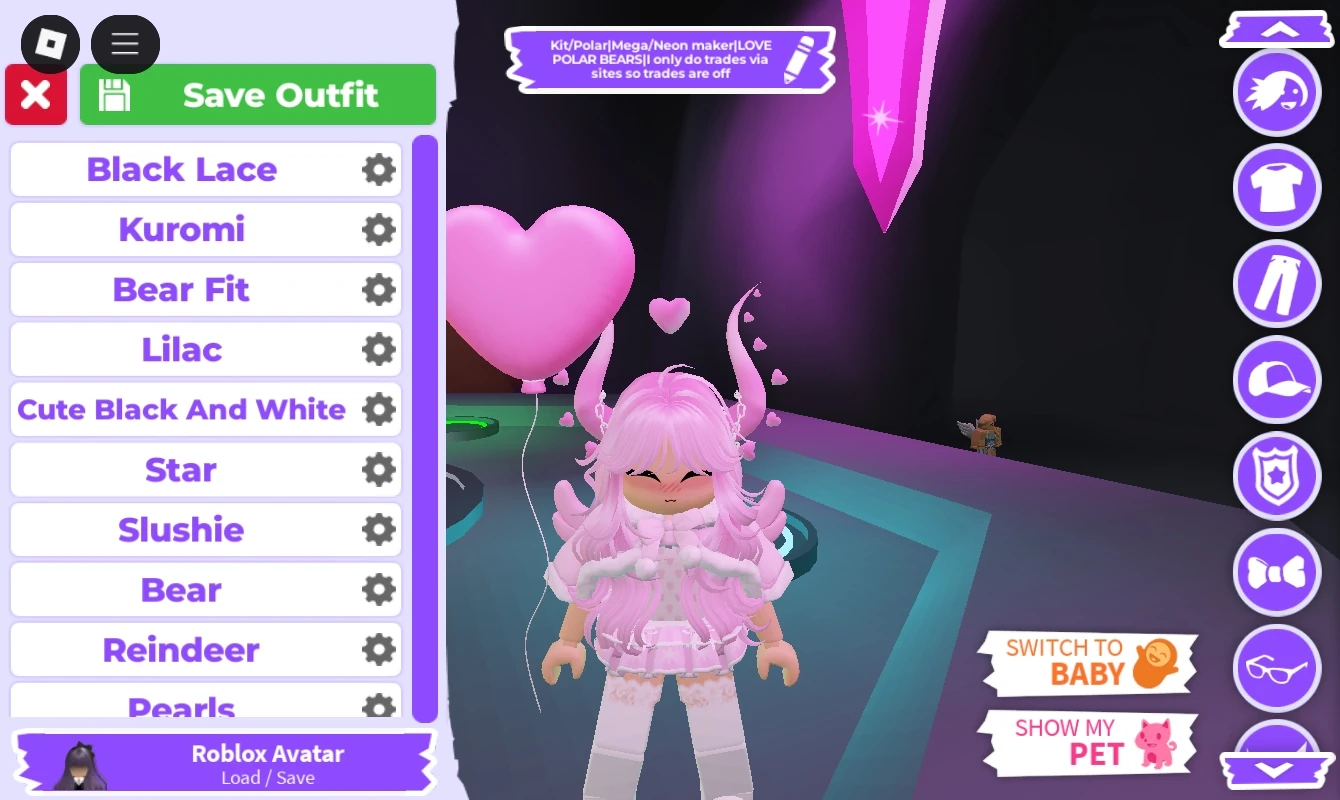Select the pants customization category
The image size is (1340, 800).
(1277, 284)
